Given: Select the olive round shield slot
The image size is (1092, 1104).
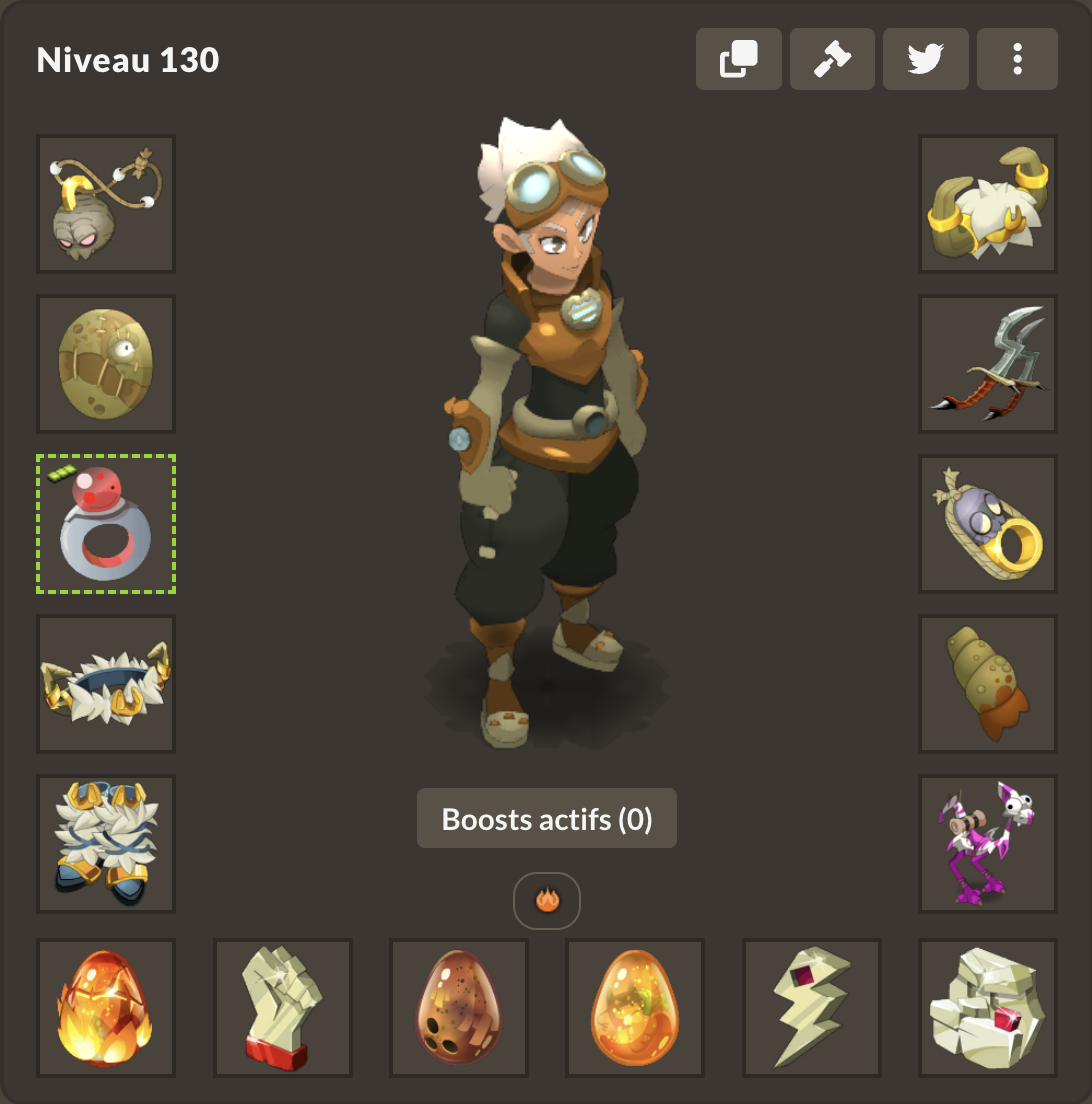Looking at the screenshot, I should click(x=106, y=364).
